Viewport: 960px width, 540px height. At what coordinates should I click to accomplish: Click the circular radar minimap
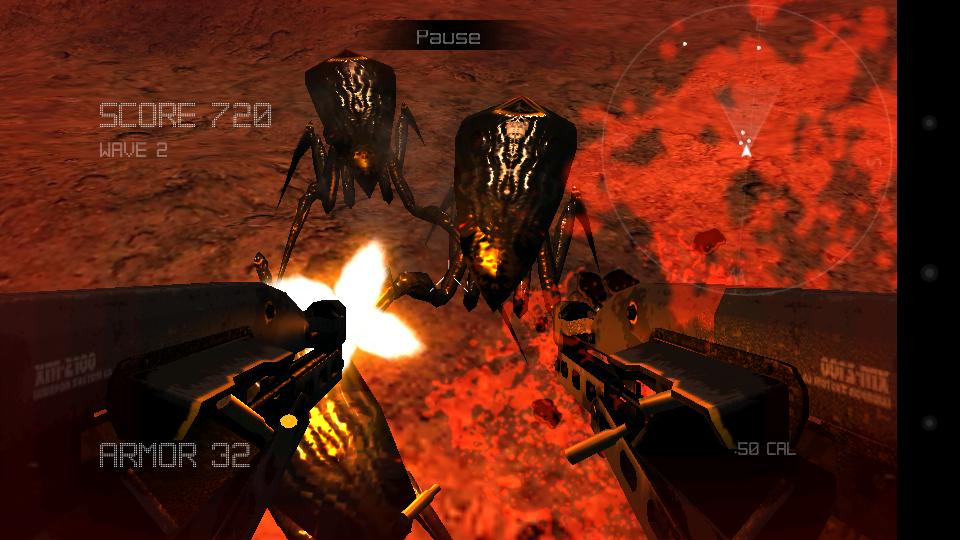[x=745, y=148]
